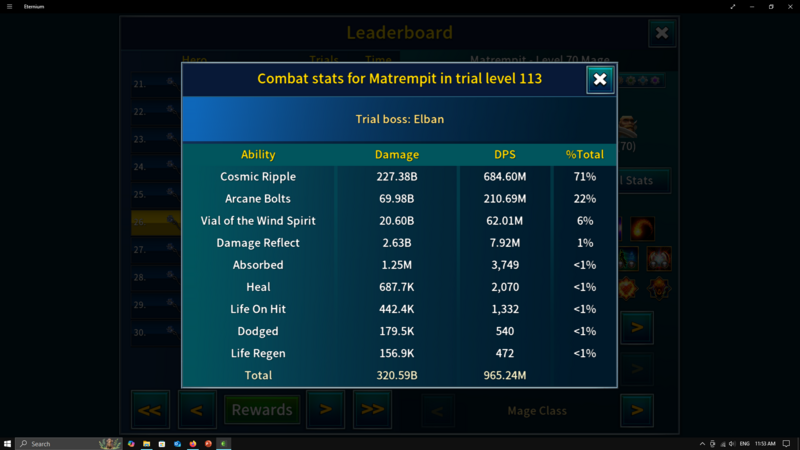
Task: Open the Eternium hamburger menu
Action: pos(8,6)
